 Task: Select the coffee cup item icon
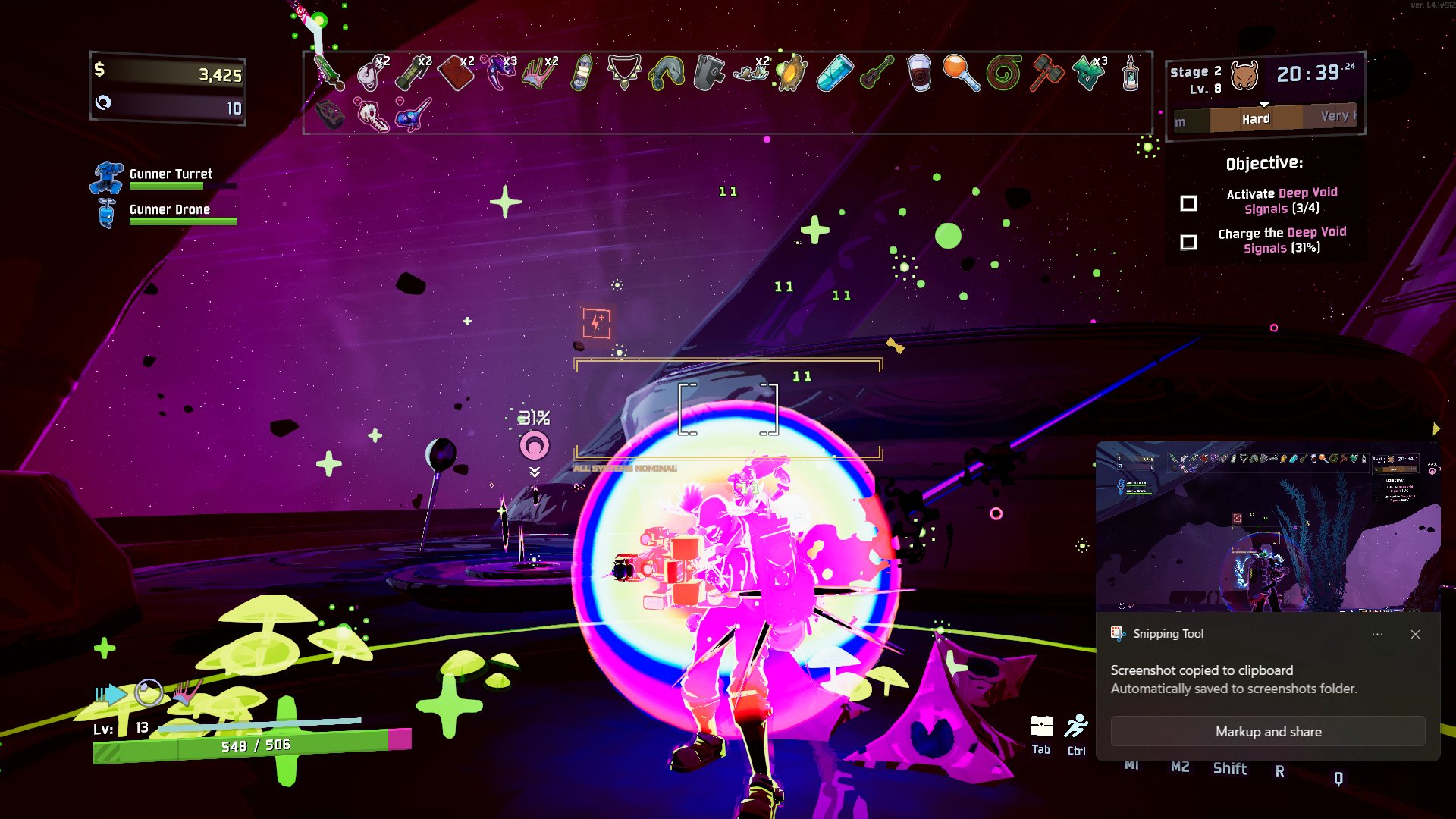tap(919, 74)
